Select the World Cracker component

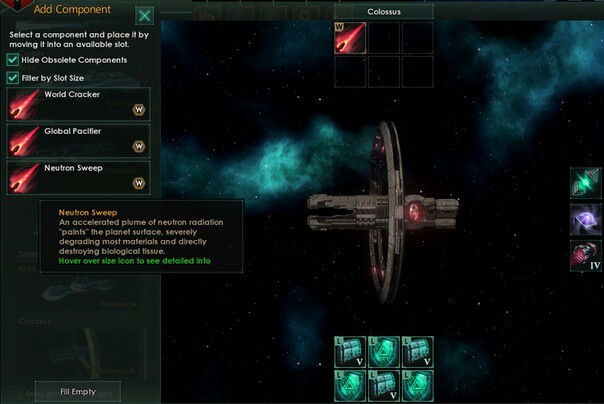(x=78, y=104)
